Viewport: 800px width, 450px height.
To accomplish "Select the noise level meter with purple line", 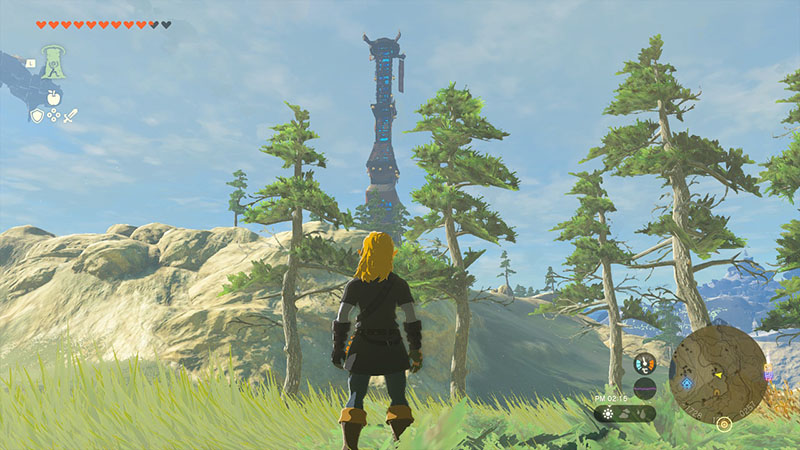I will 645,388.
